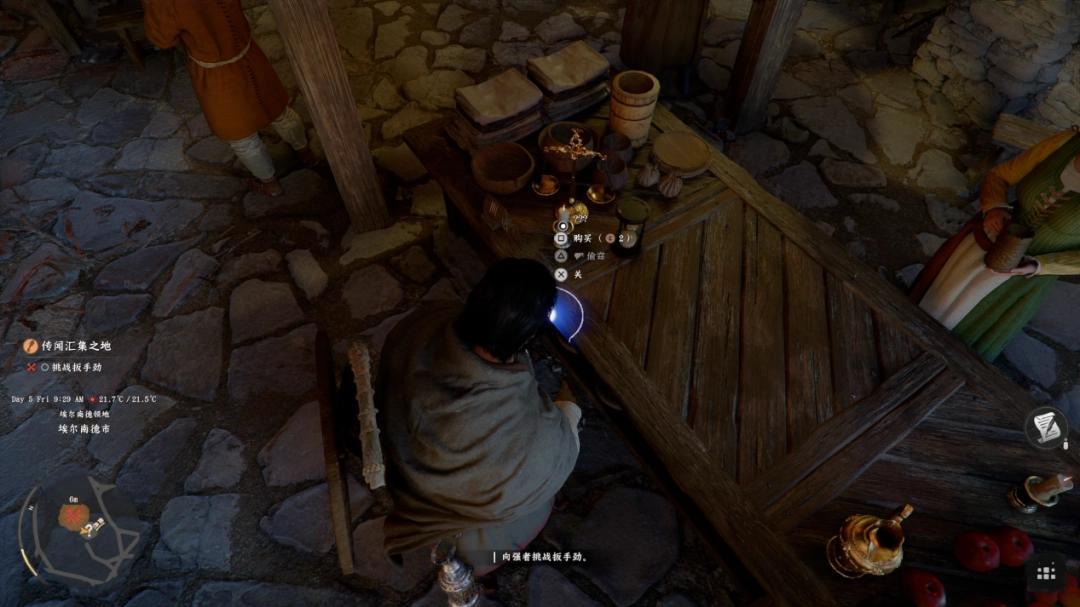Close the item prompt with 关
This screenshot has width=1080, height=607.
click(x=578, y=274)
